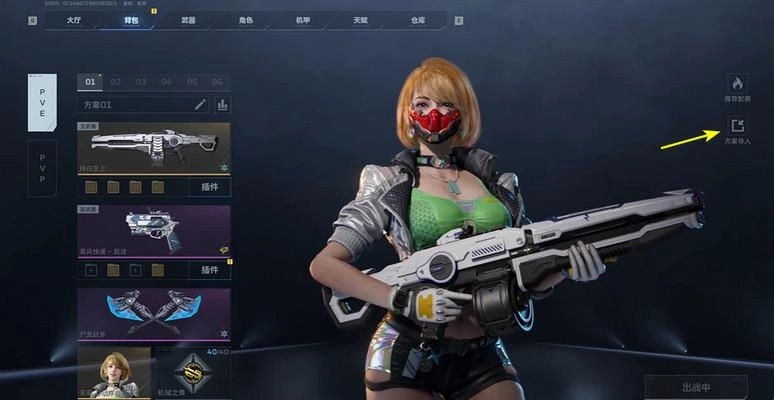Viewport: 774px width, 400px height.
Task: Open the 武器 weapons tab
Action: pyautogui.click(x=188, y=19)
